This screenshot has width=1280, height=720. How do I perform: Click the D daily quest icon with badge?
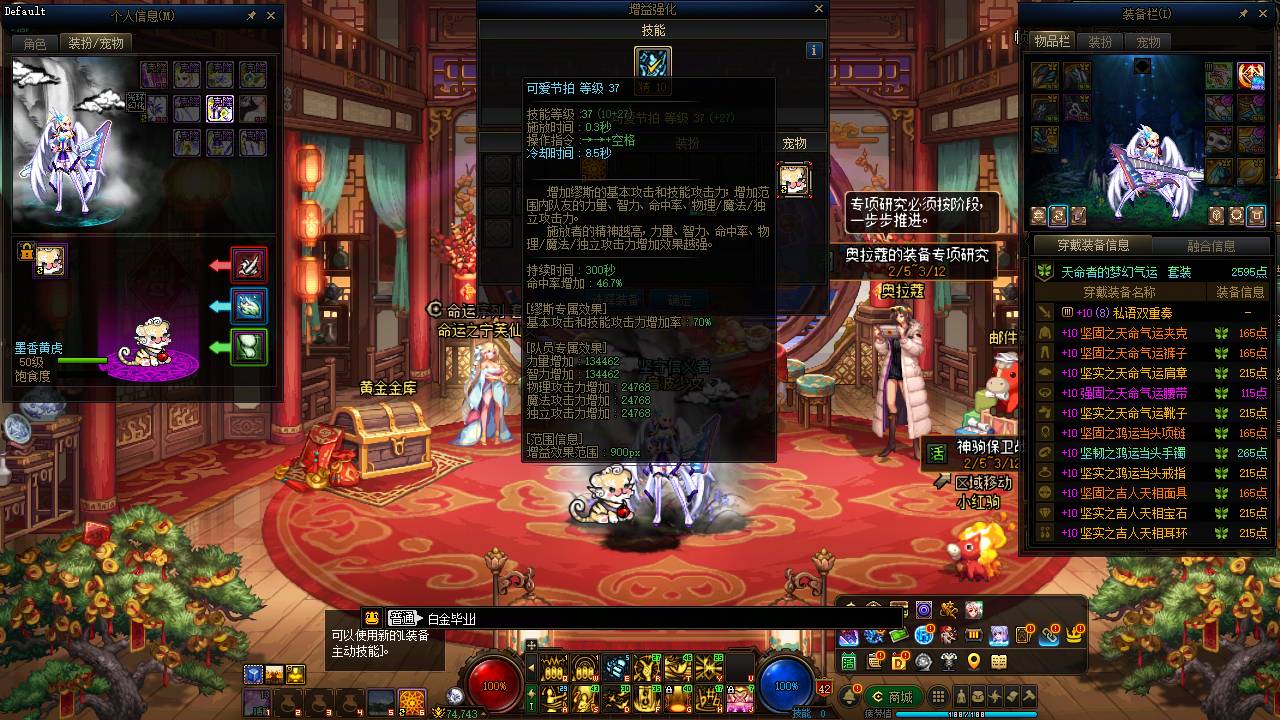point(898,662)
